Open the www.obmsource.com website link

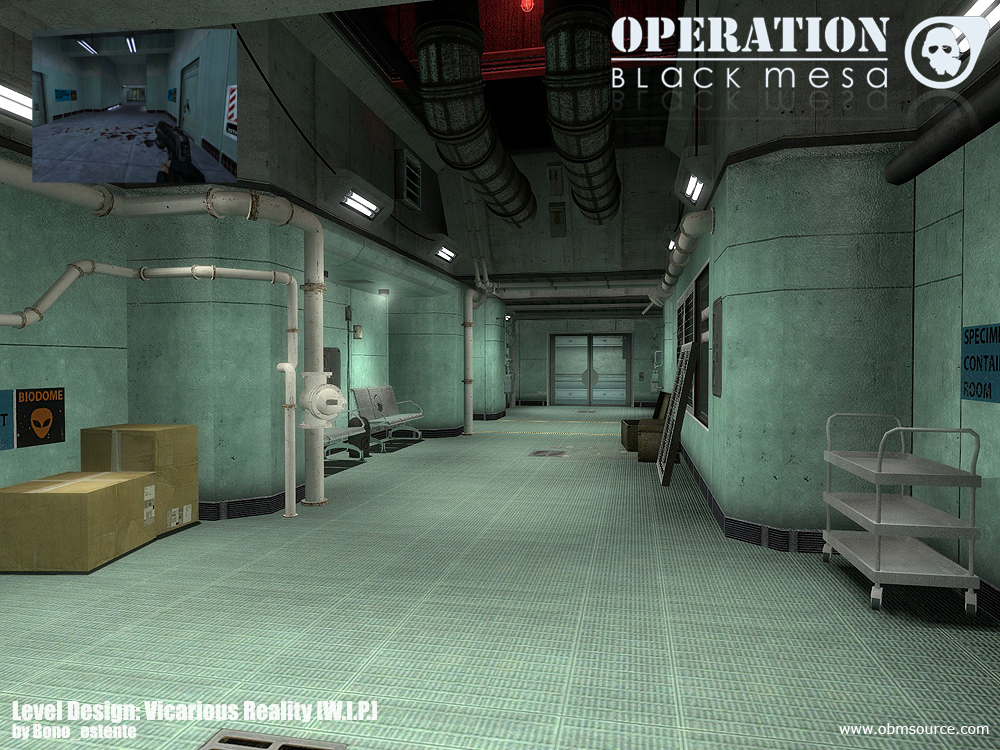point(913,729)
